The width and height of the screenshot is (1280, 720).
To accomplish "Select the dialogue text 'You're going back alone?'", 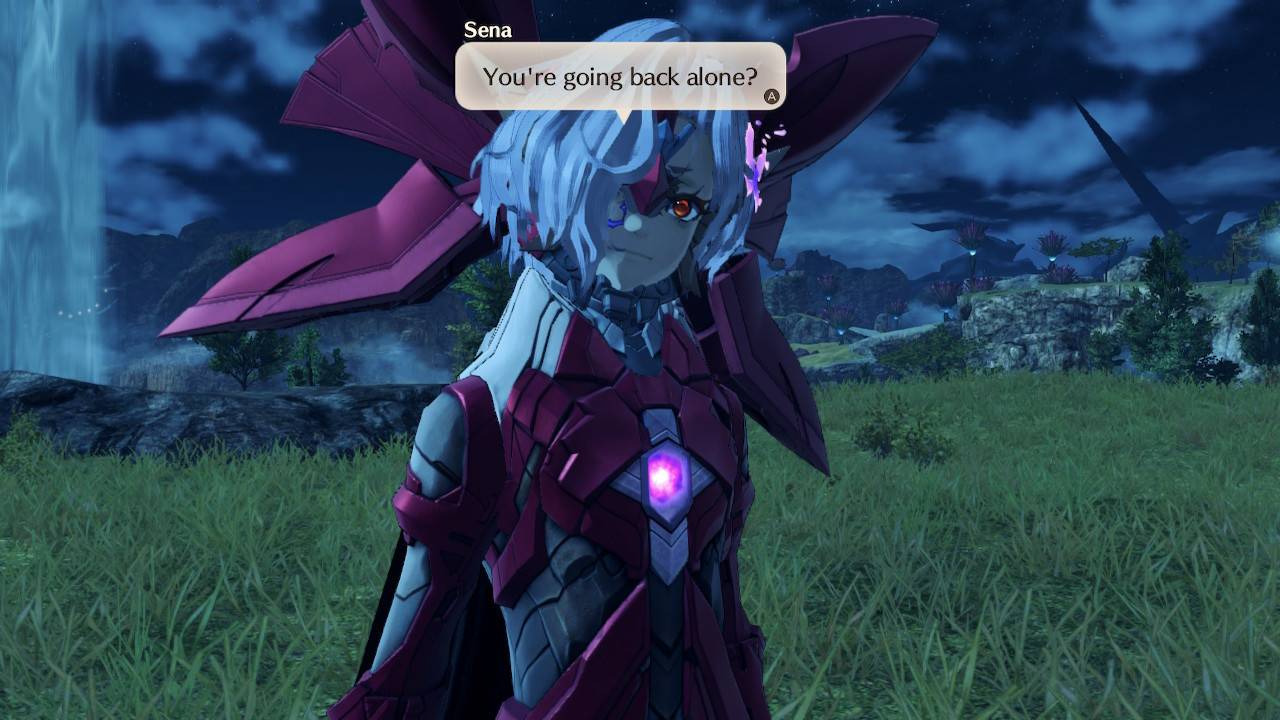I will 621,76.
